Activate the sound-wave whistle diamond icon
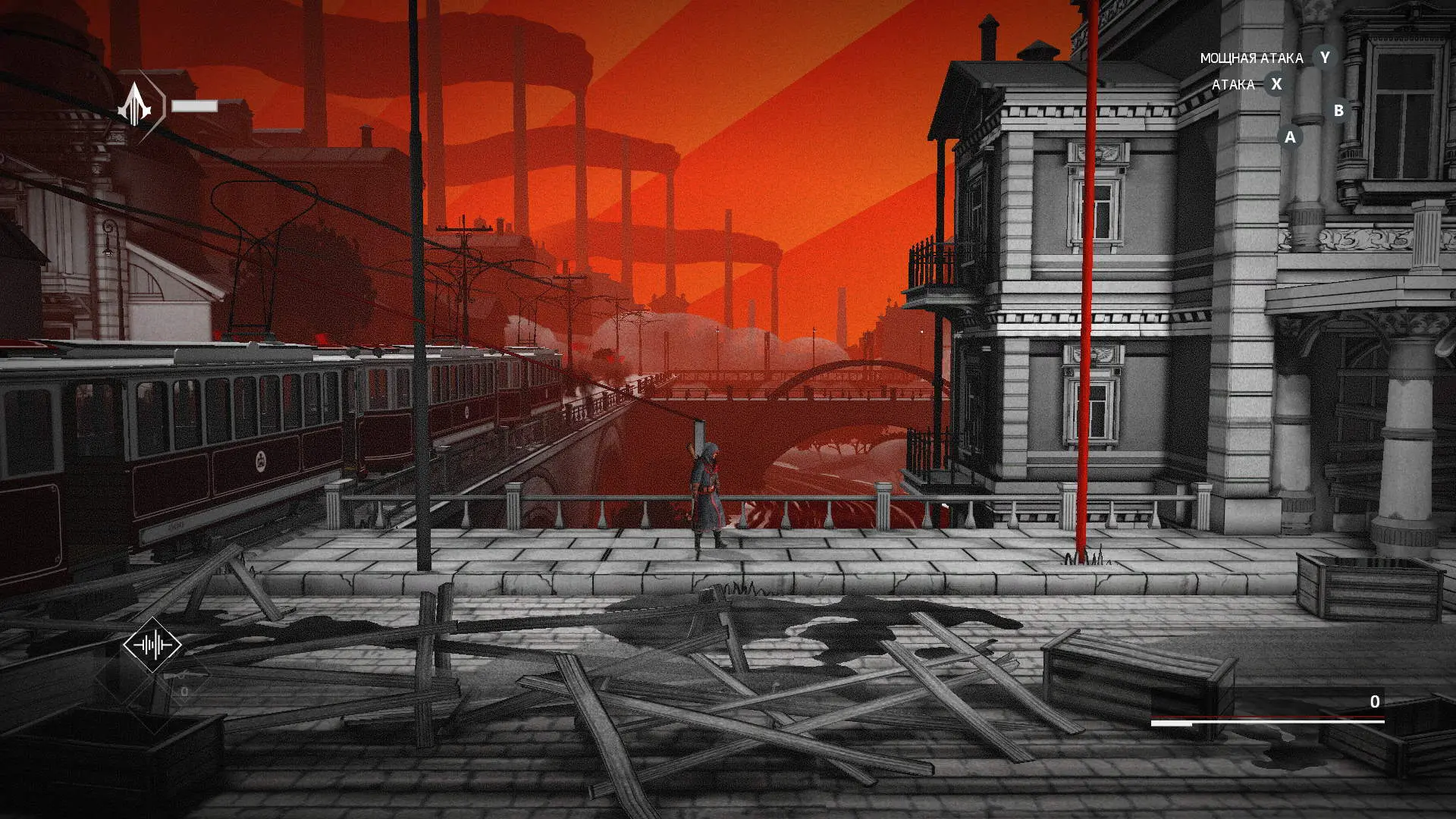This screenshot has width=1456, height=819. coord(152,645)
